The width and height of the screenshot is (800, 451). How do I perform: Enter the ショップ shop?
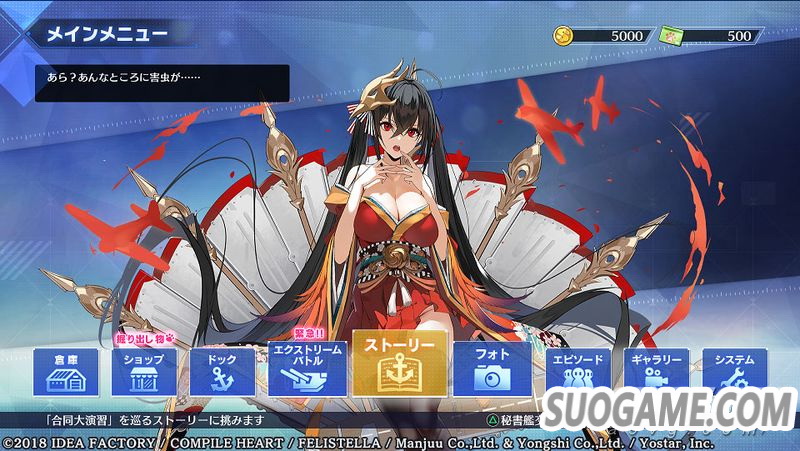(143, 372)
